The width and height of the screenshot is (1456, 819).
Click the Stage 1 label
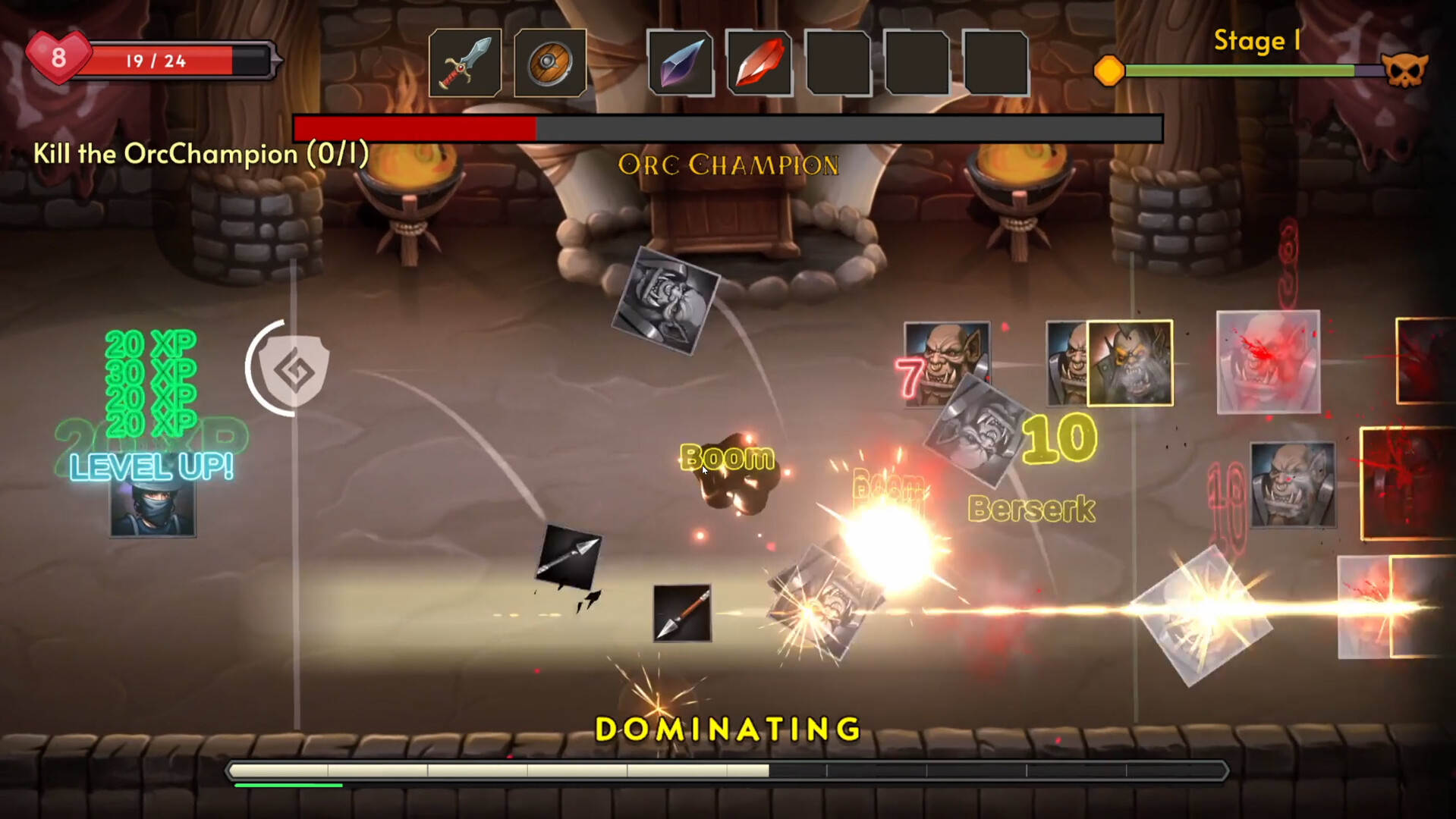[1257, 42]
